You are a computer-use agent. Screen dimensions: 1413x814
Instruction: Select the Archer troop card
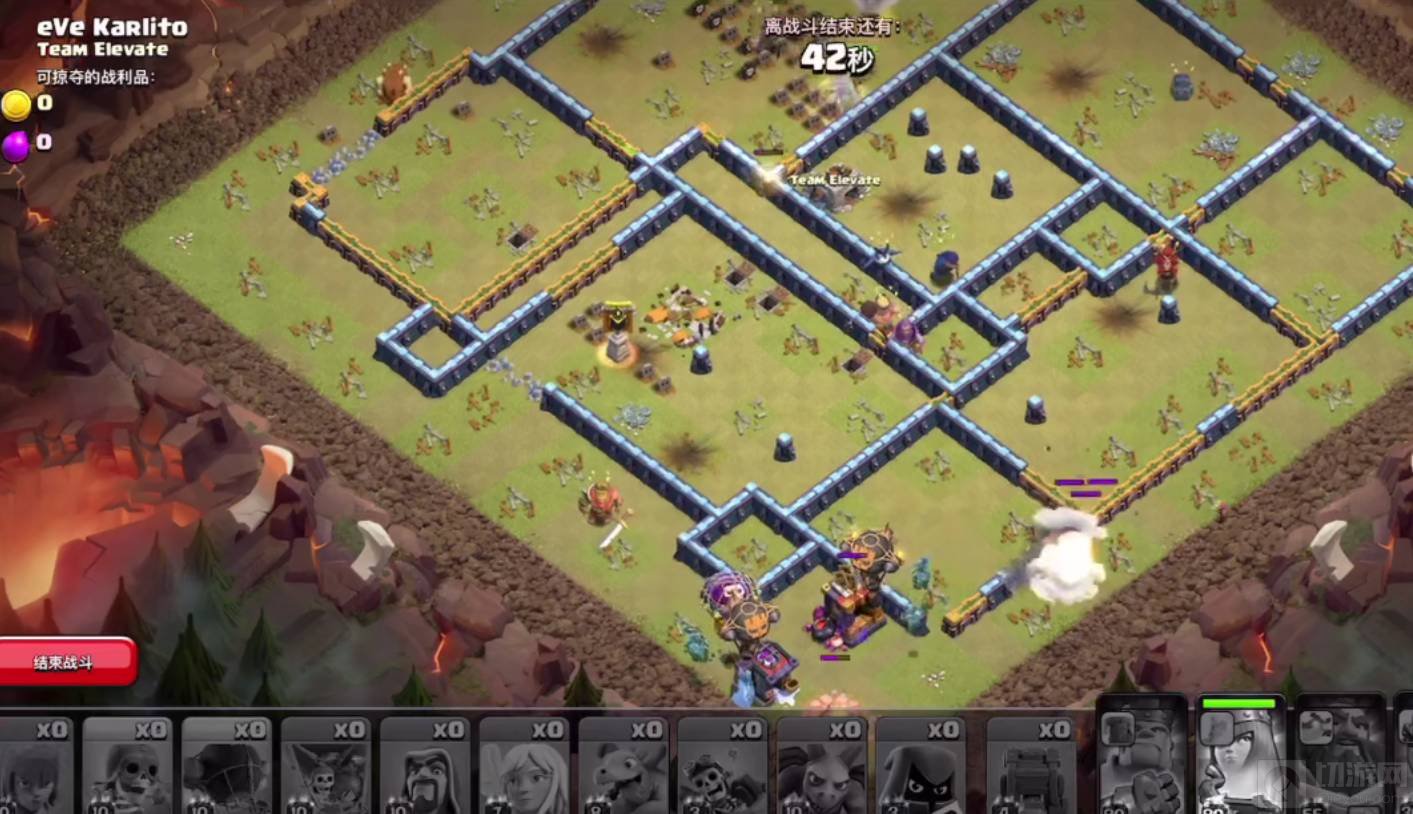pyautogui.click(x=33, y=765)
